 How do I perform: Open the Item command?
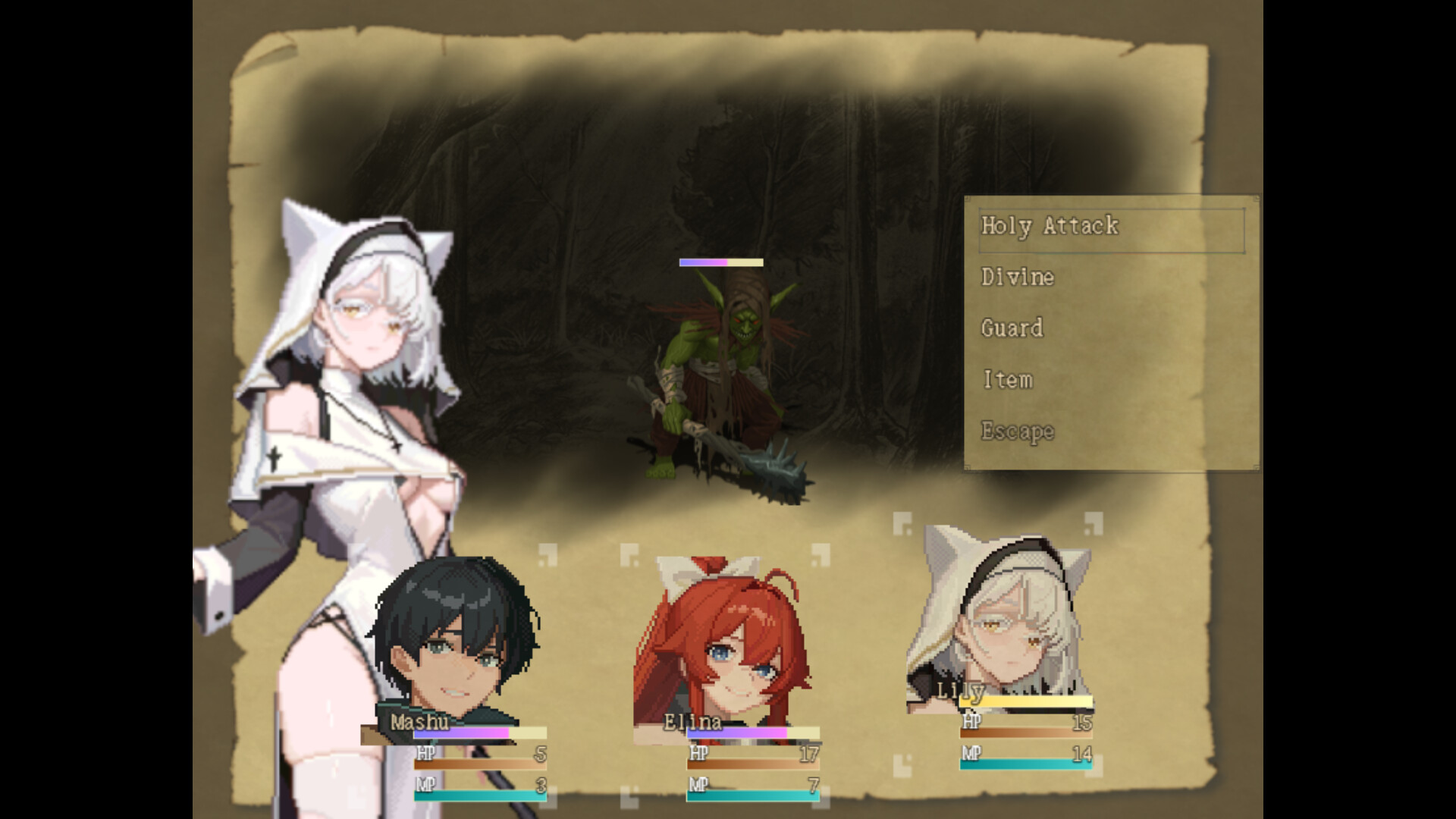(1008, 379)
